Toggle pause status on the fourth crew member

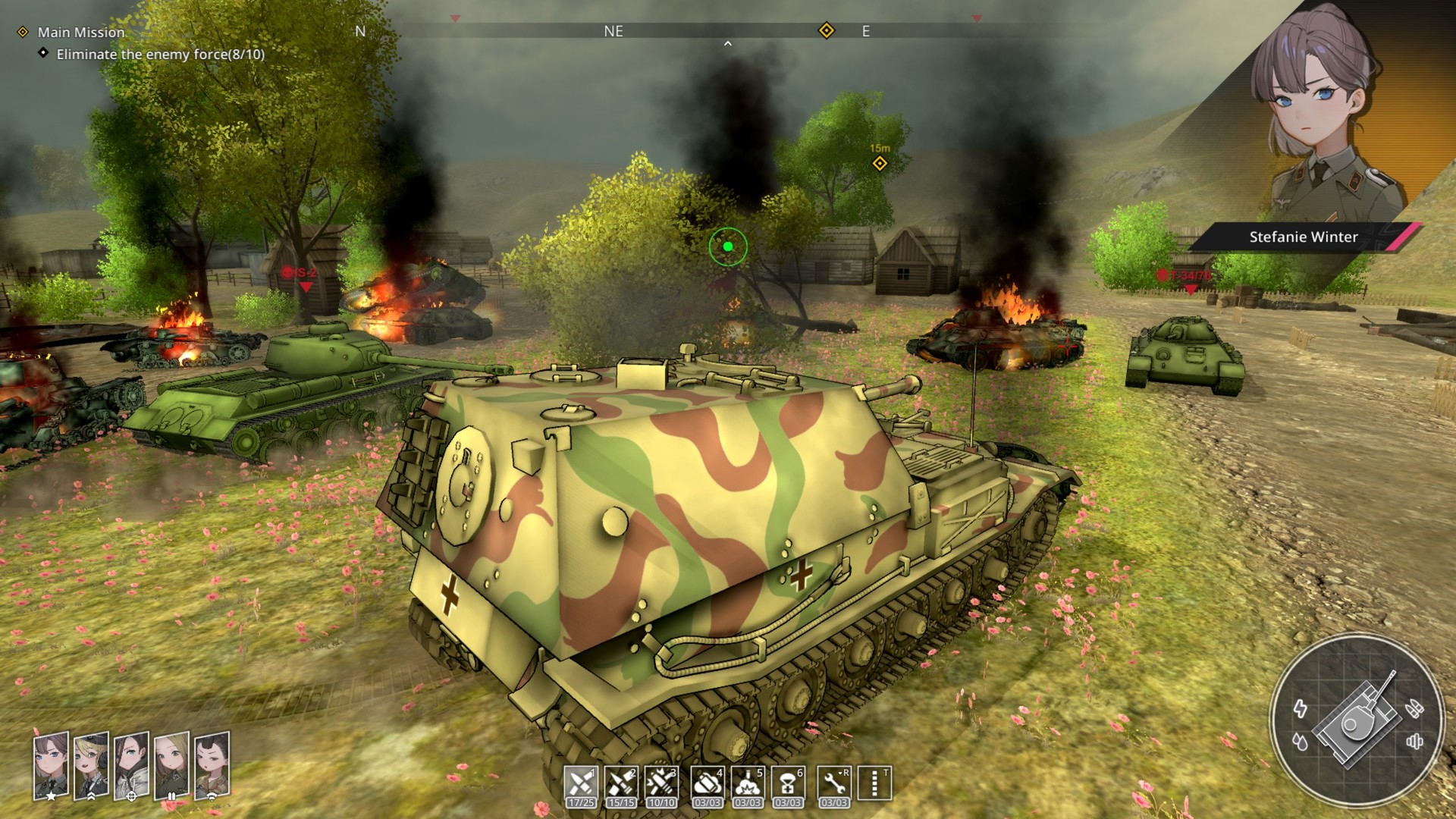tap(172, 795)
